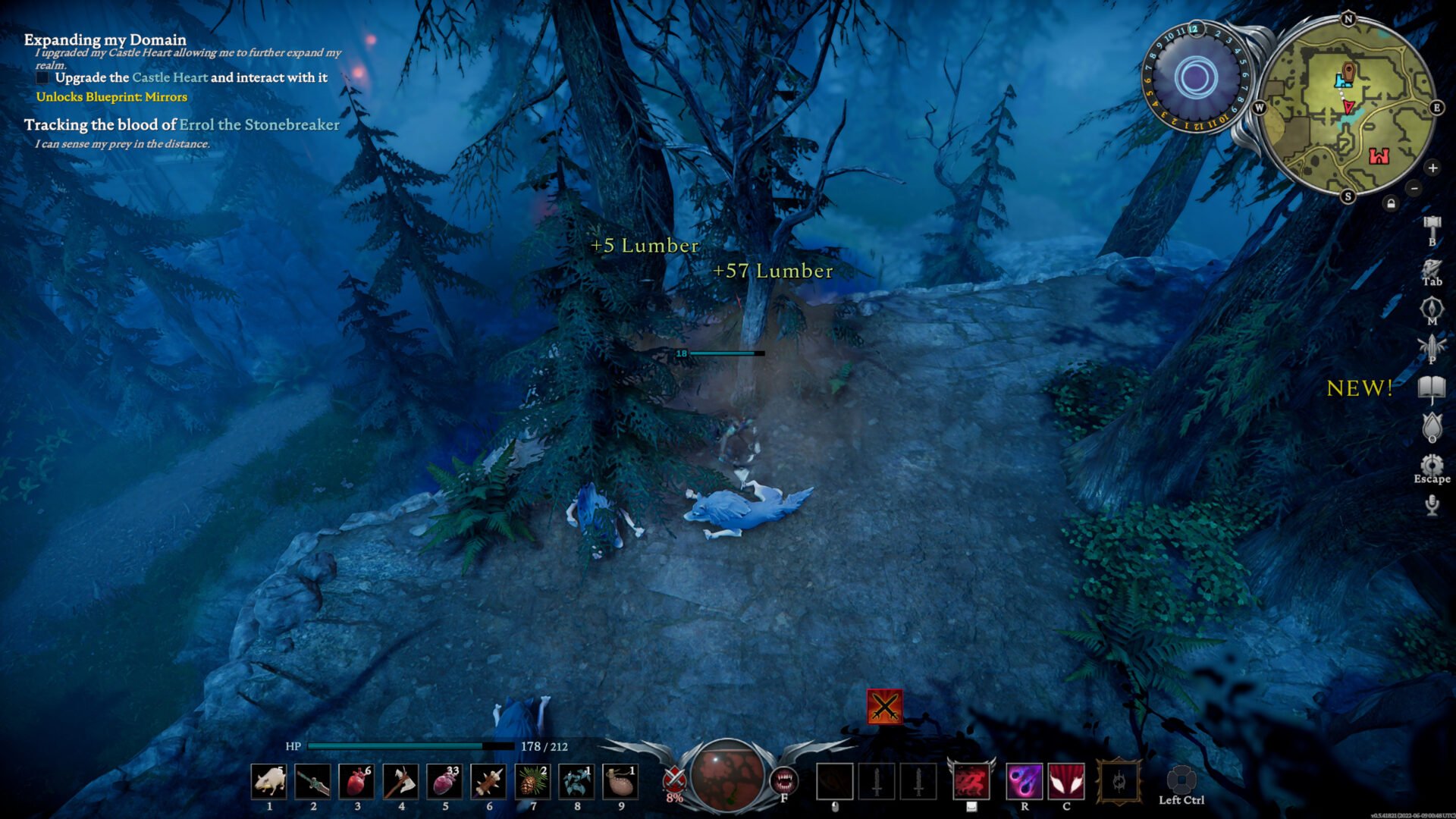Open the build menu hammer icon
Image resolution: width=1456 pixels, height=819 pixels.
[x=1432, y=226]
